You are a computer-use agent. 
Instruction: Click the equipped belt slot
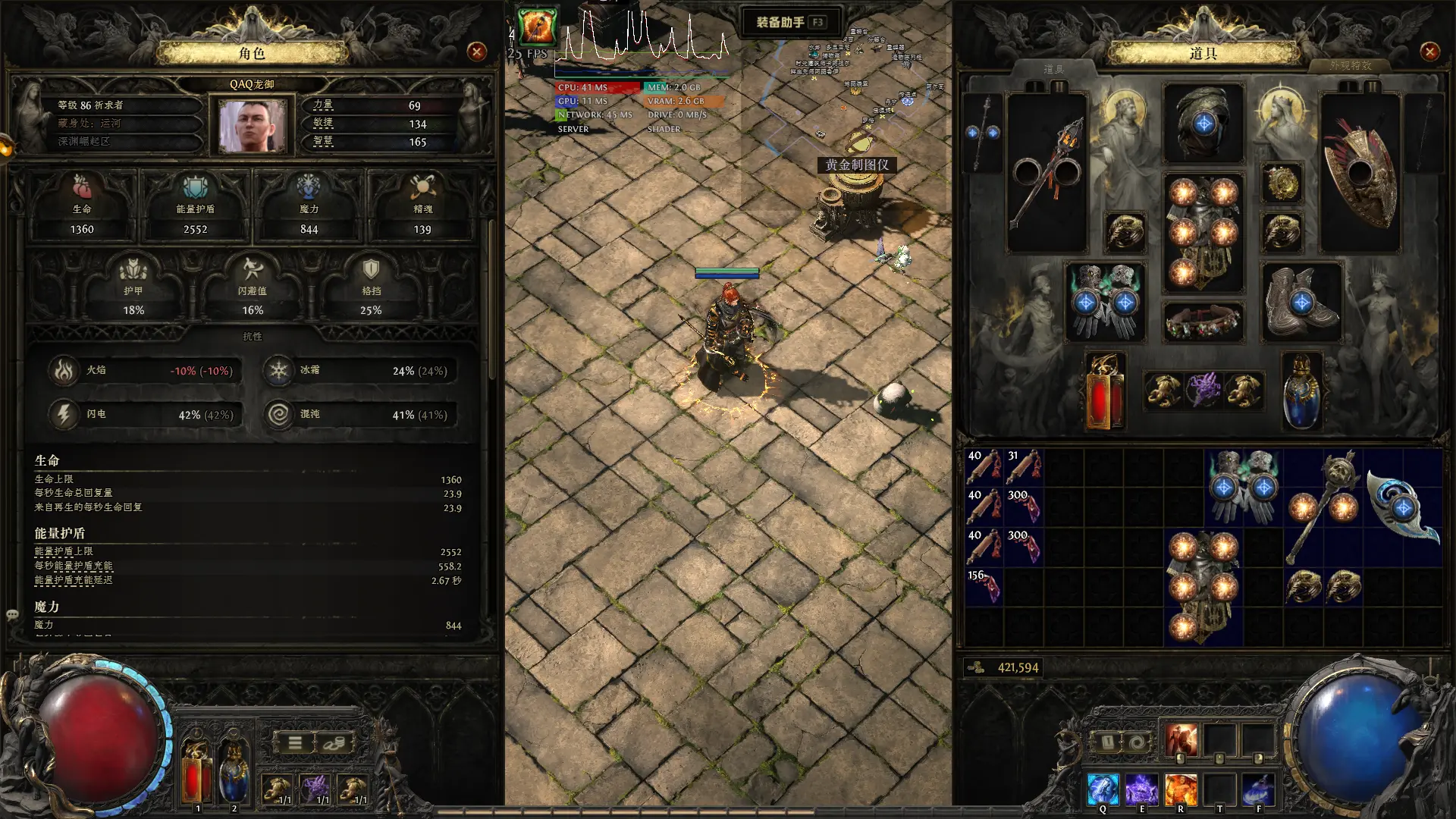click(1203, 322)
